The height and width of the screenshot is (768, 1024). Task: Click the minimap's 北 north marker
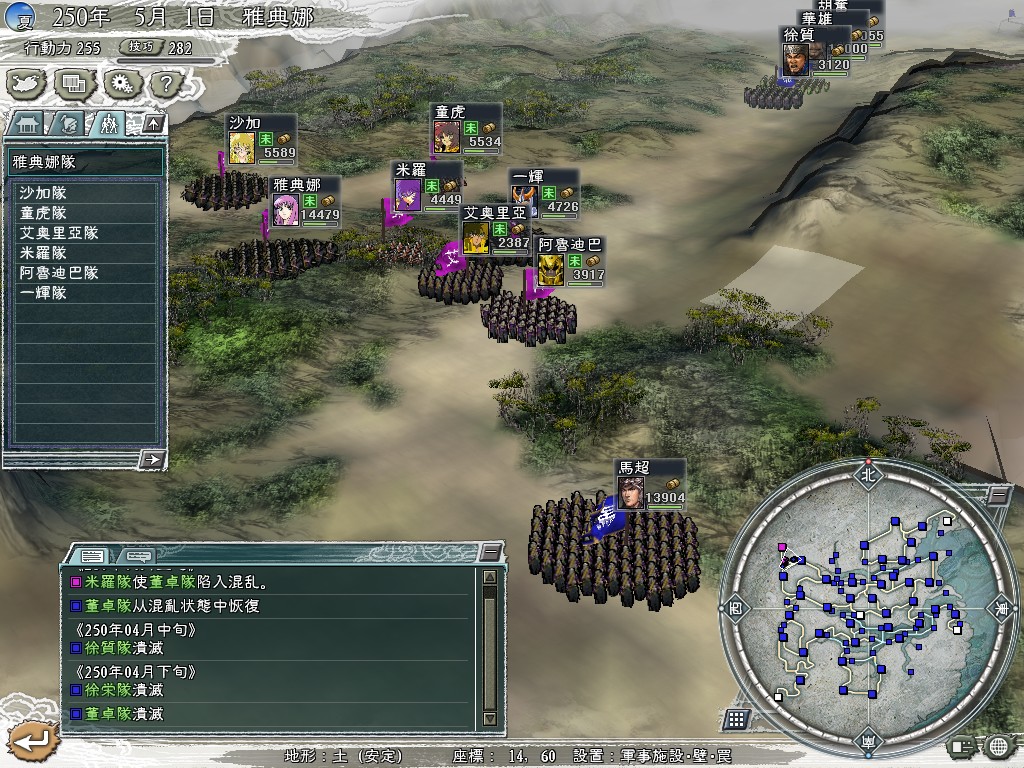tap(866, 475)
